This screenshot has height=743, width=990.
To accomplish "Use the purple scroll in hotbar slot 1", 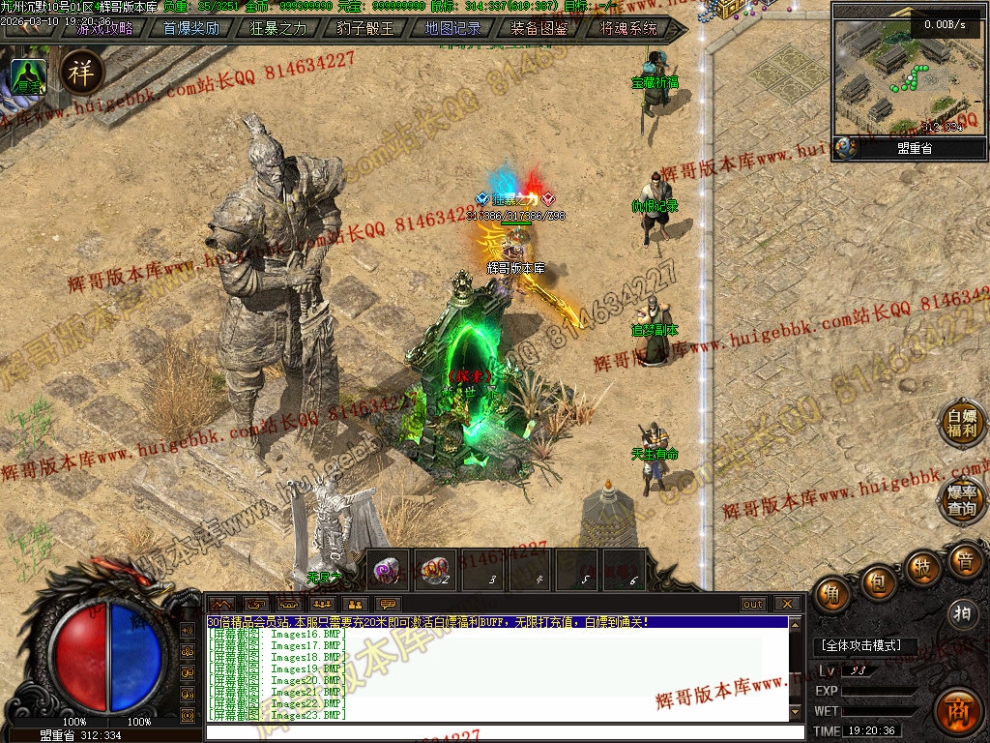I will click(x=386, y=570).
